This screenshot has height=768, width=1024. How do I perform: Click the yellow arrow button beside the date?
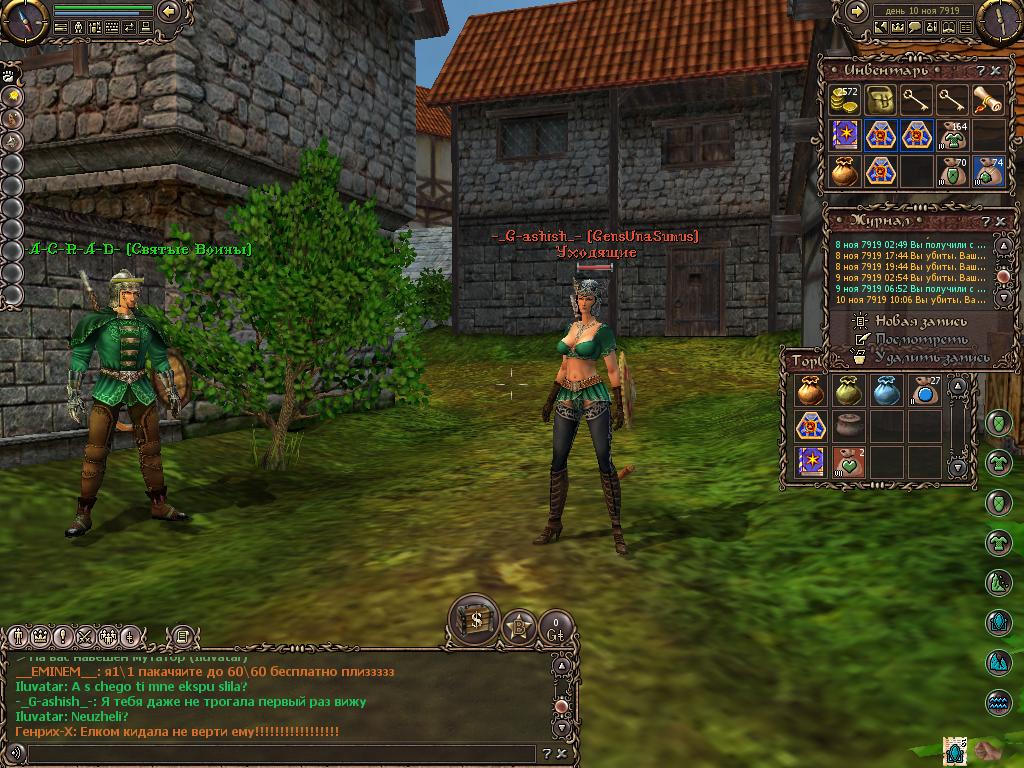tap(857, 11)
